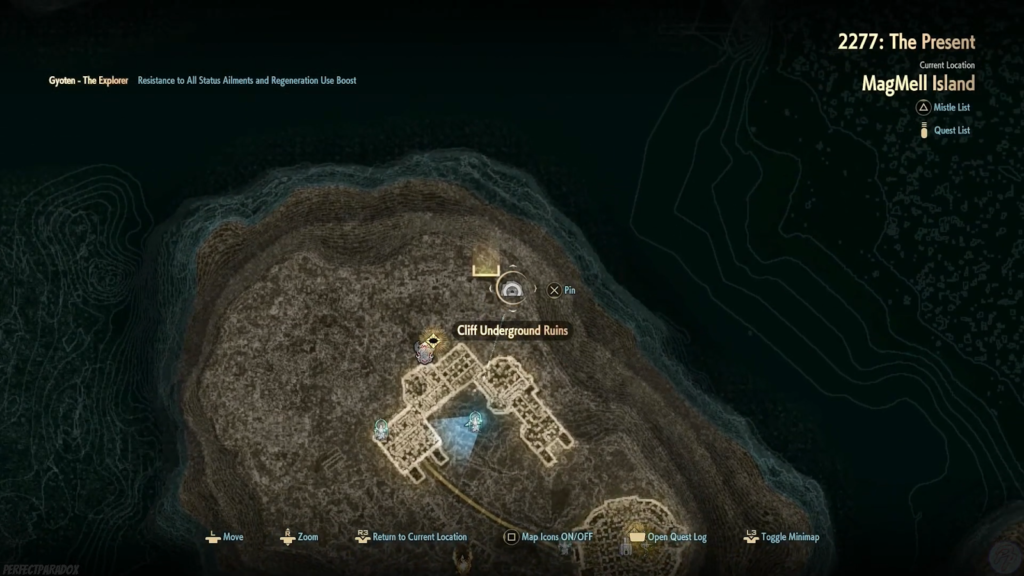Screen dimensions: 1024x576
Task: Select the teal mistle marker without a view cone
Action: [381, 428]
